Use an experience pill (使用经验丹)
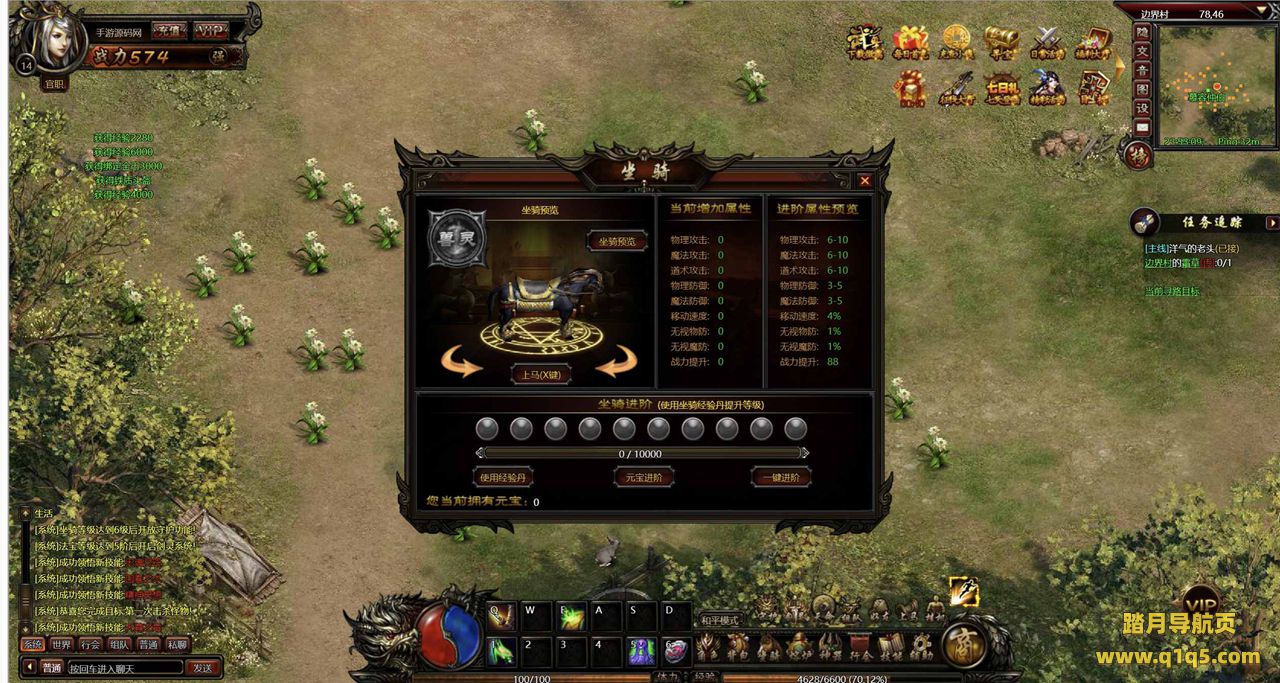 [x=503, y=477]
